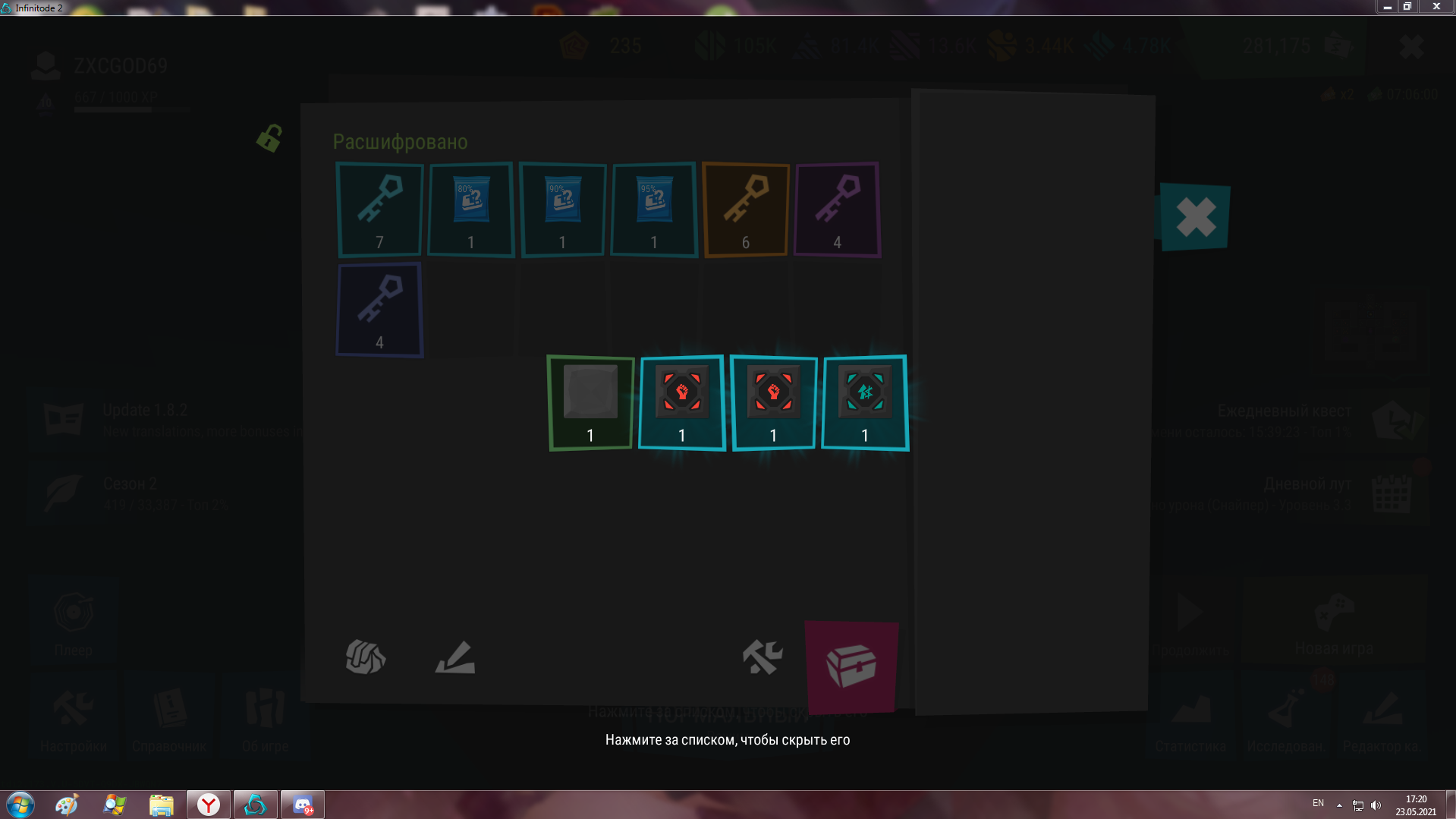This screenshot has width=1456, height=819.
Task: Select the blue 95% case item
Action: point(654,209)
